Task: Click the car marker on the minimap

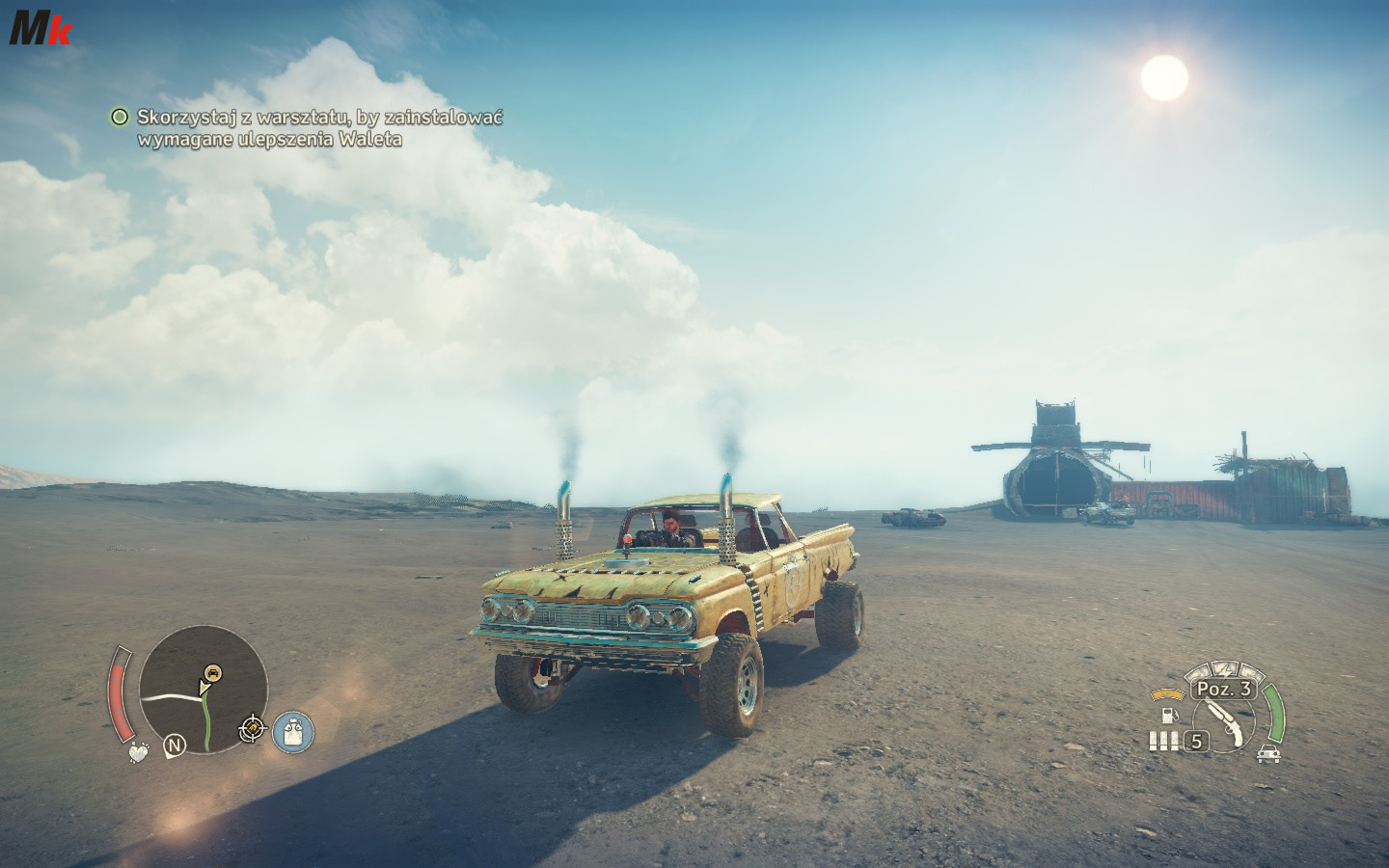Action: [x=212, y=672]
